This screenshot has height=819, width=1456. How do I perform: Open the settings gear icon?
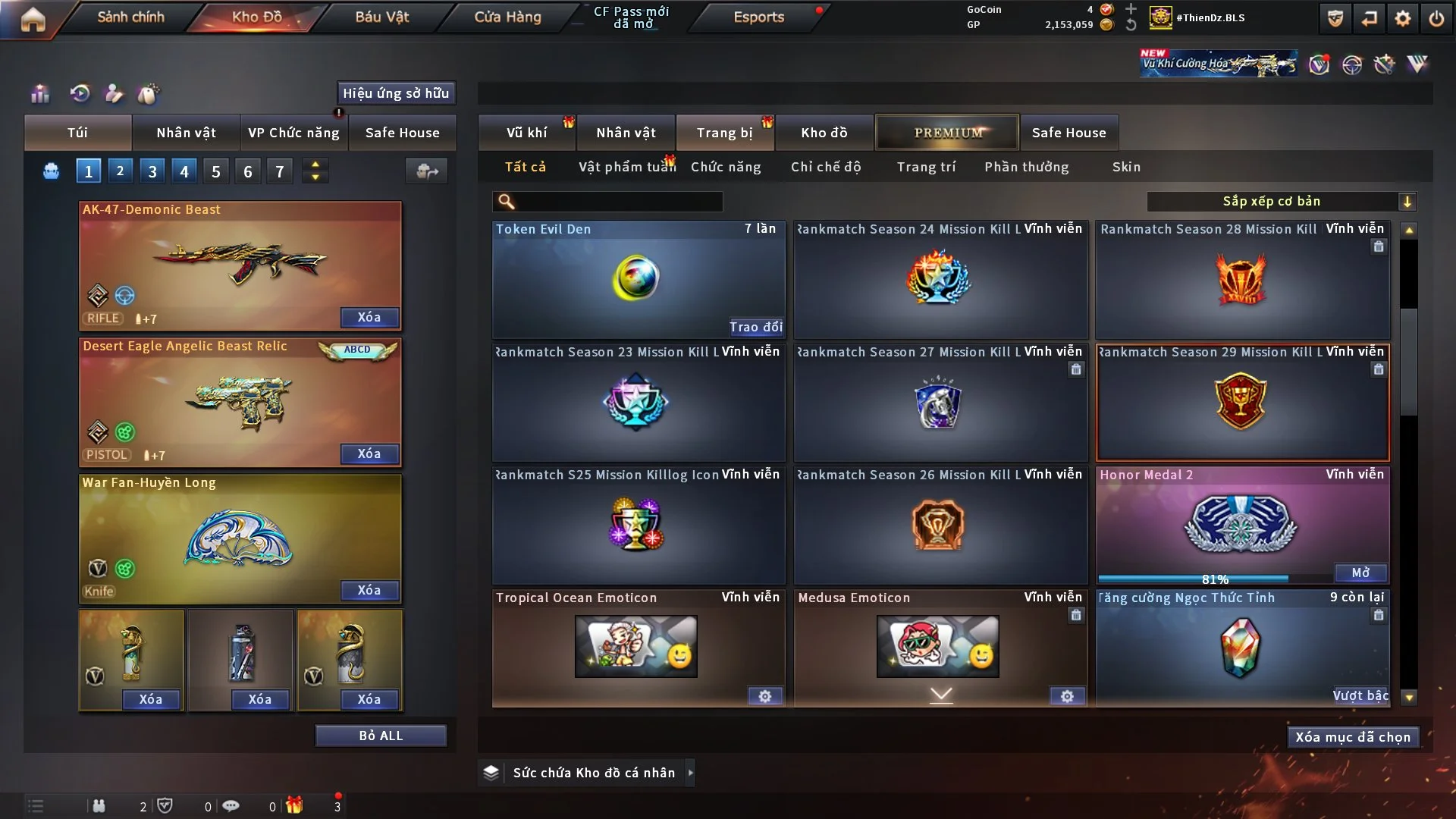click(1402, 18)
